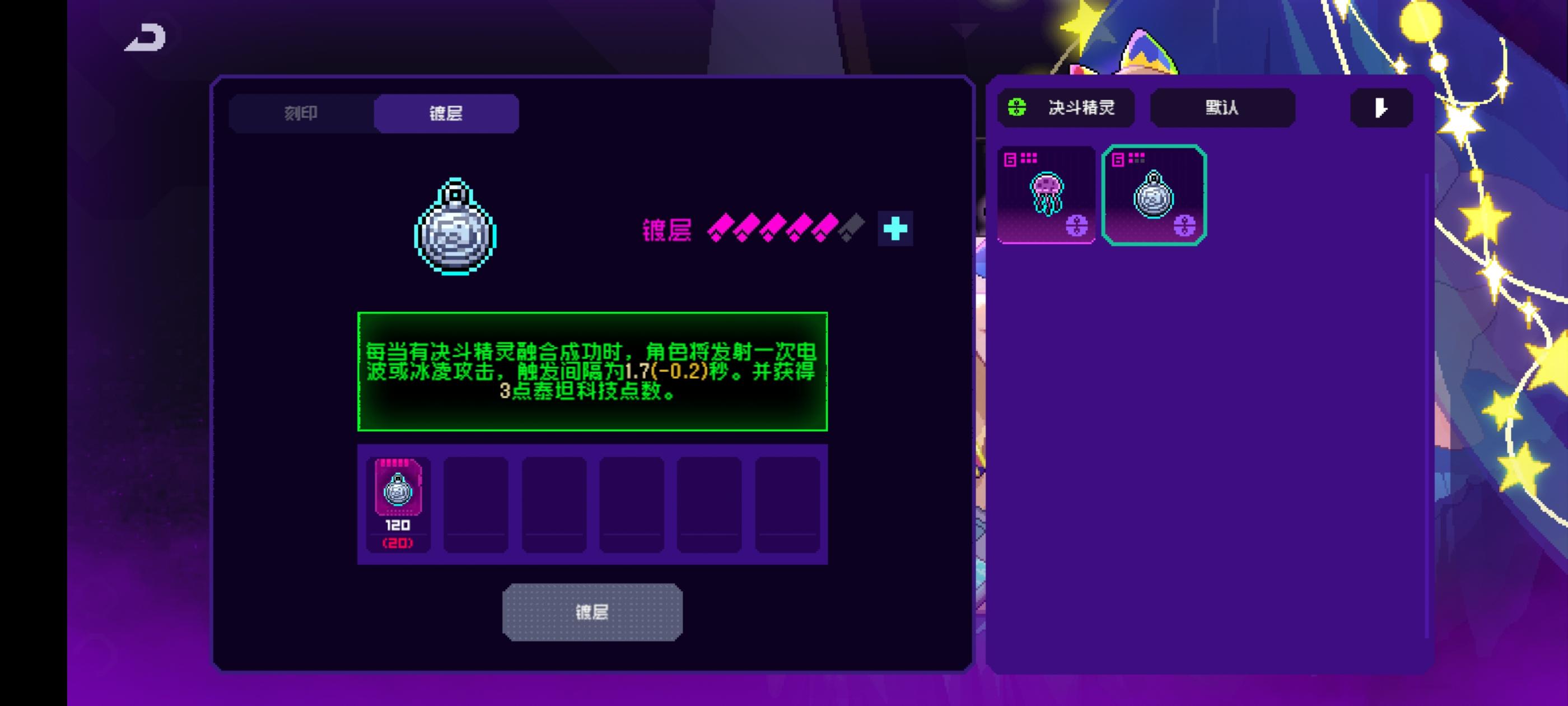Image resolution: width=1568 pixels, height=706 pixels.
Task: Click the arrow button right of 默认
Action: point(1380,108)
